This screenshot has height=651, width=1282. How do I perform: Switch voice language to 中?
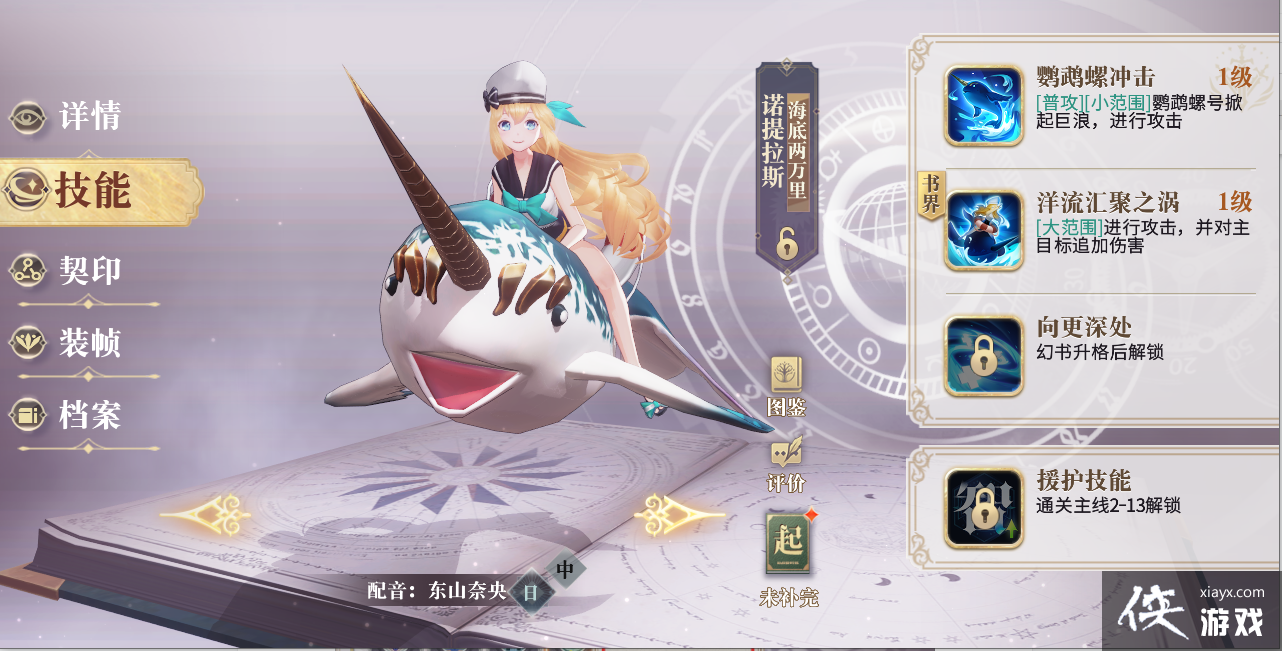pyautogui.click(x=565, y=570)
